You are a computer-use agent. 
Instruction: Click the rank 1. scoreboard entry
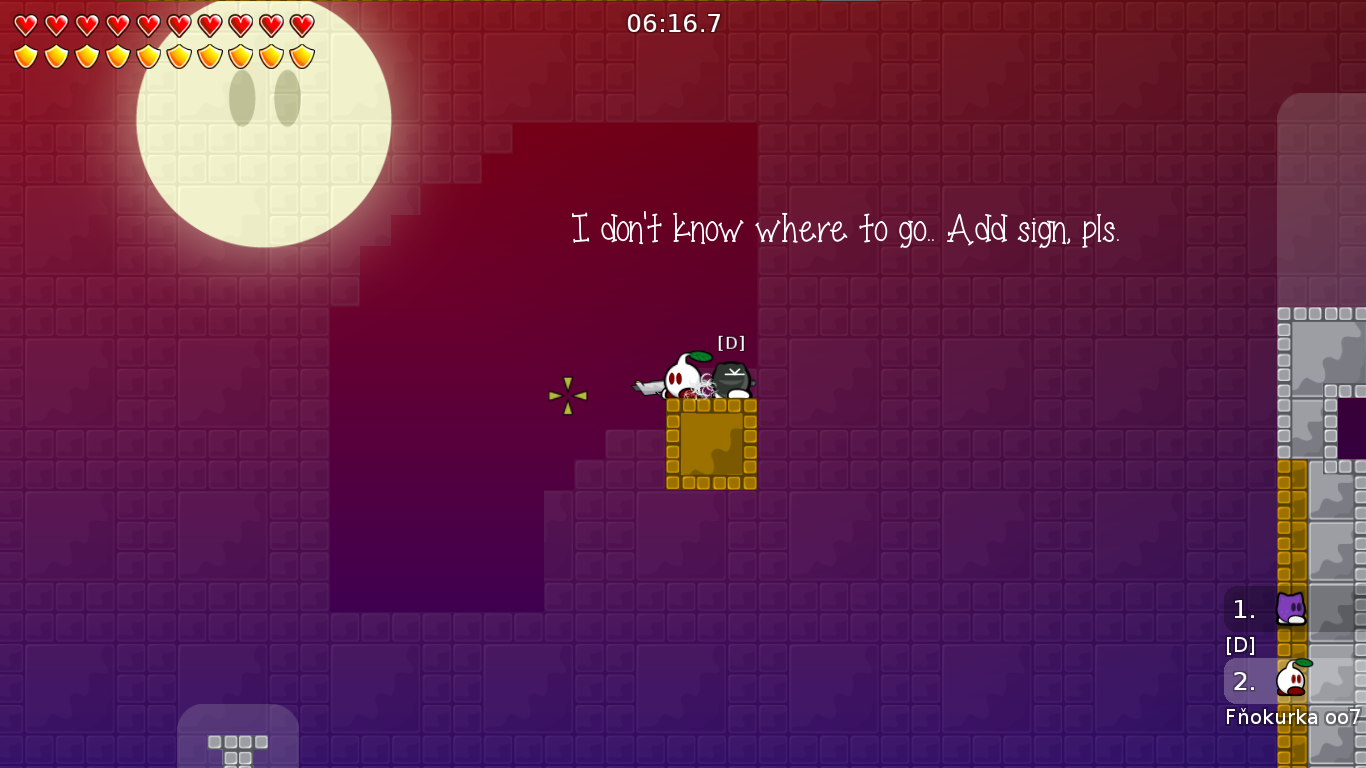click(1242, 608)
